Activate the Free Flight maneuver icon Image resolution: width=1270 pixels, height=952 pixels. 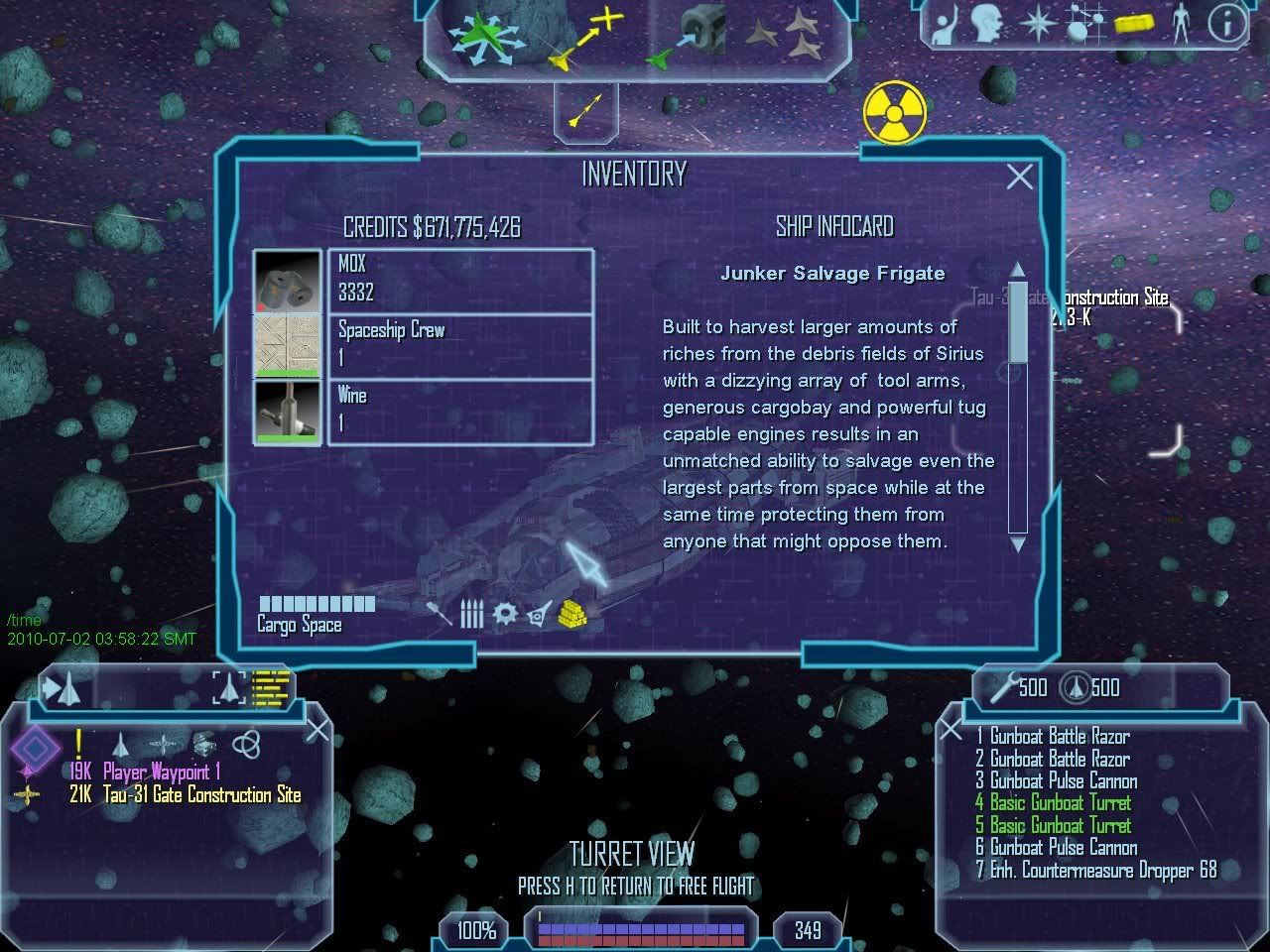(x=483, y=39)
